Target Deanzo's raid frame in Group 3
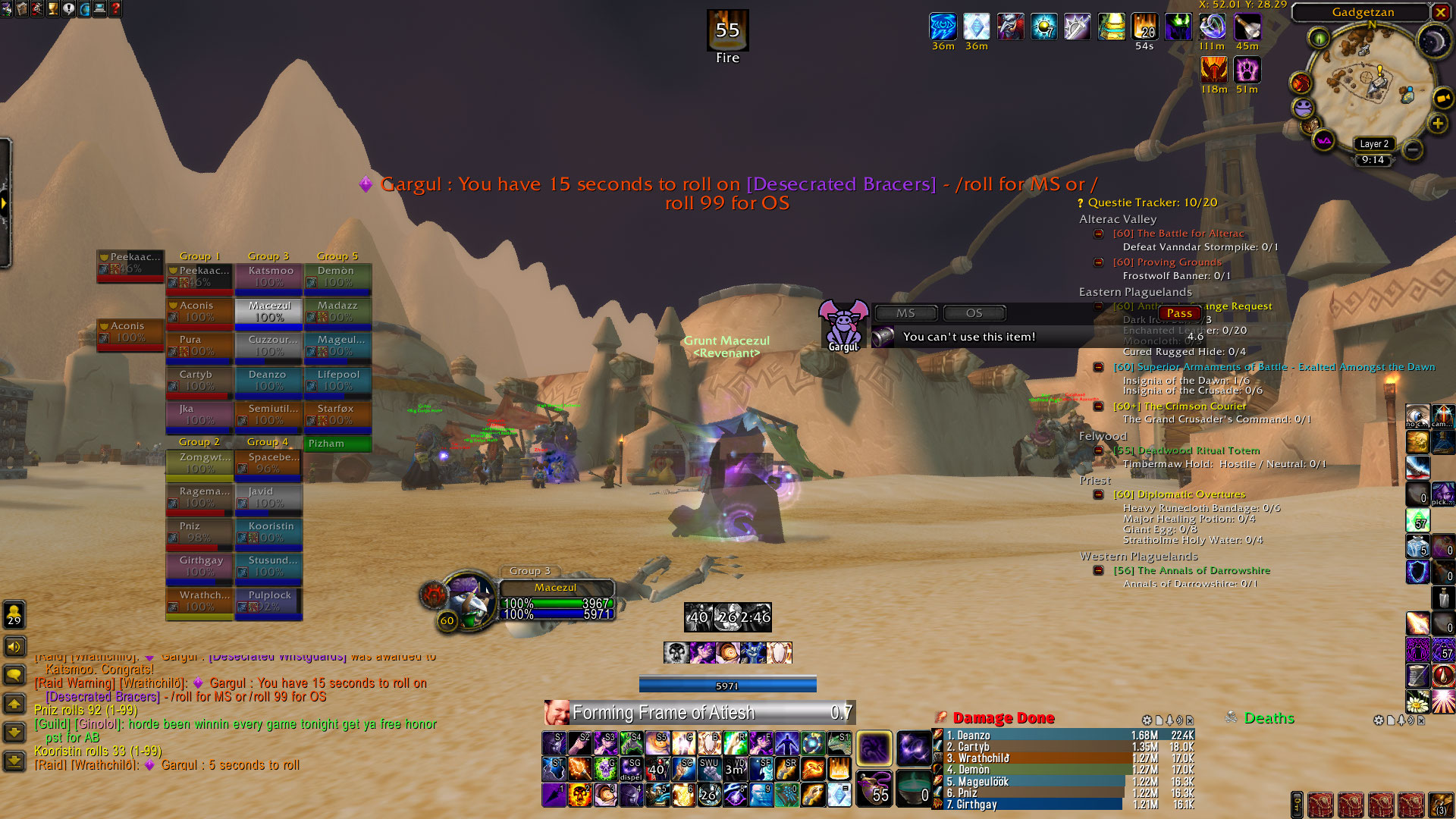 coord(269,380)
